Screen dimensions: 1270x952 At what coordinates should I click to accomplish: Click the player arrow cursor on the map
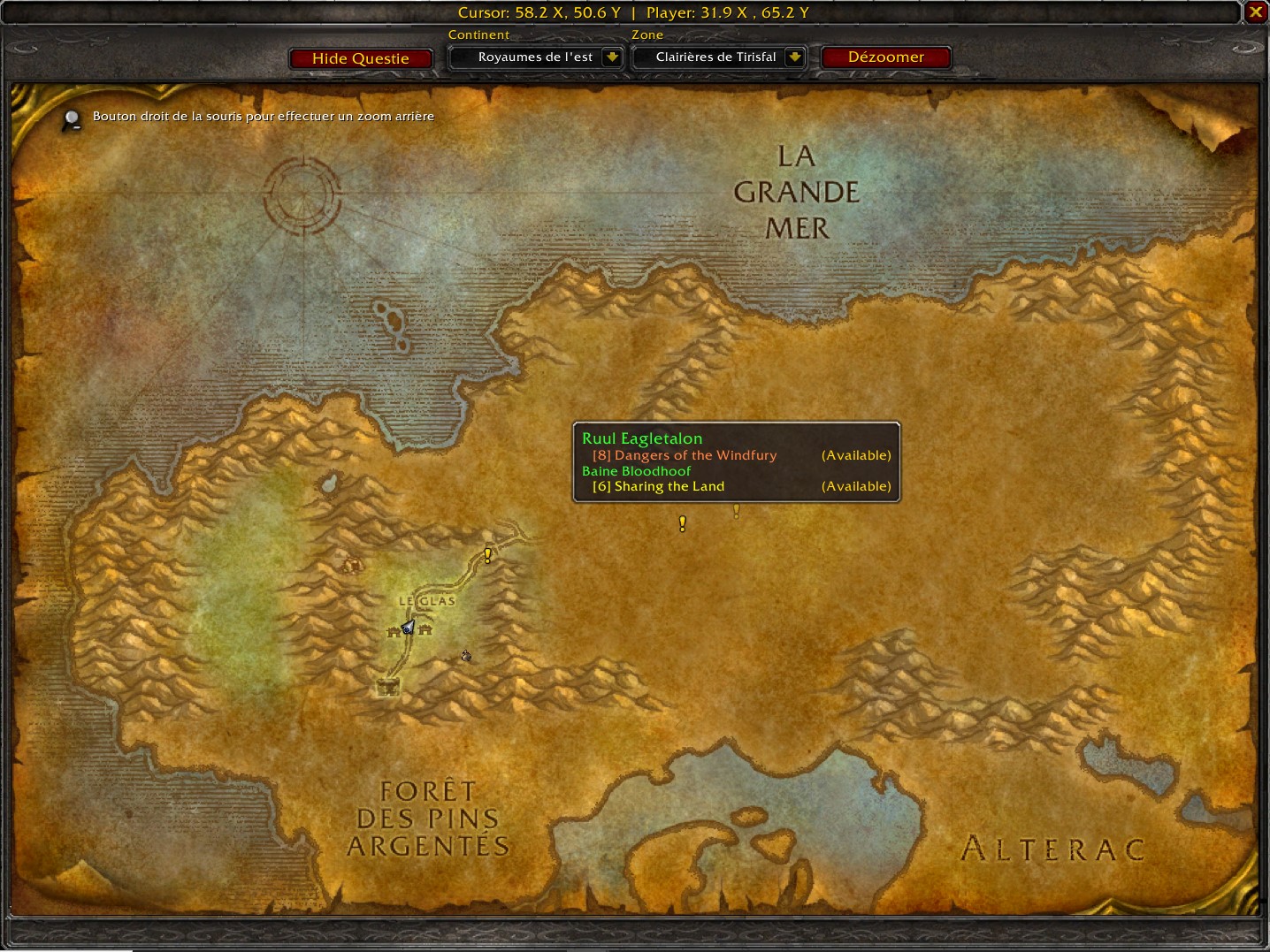click(x=408, y=627)
